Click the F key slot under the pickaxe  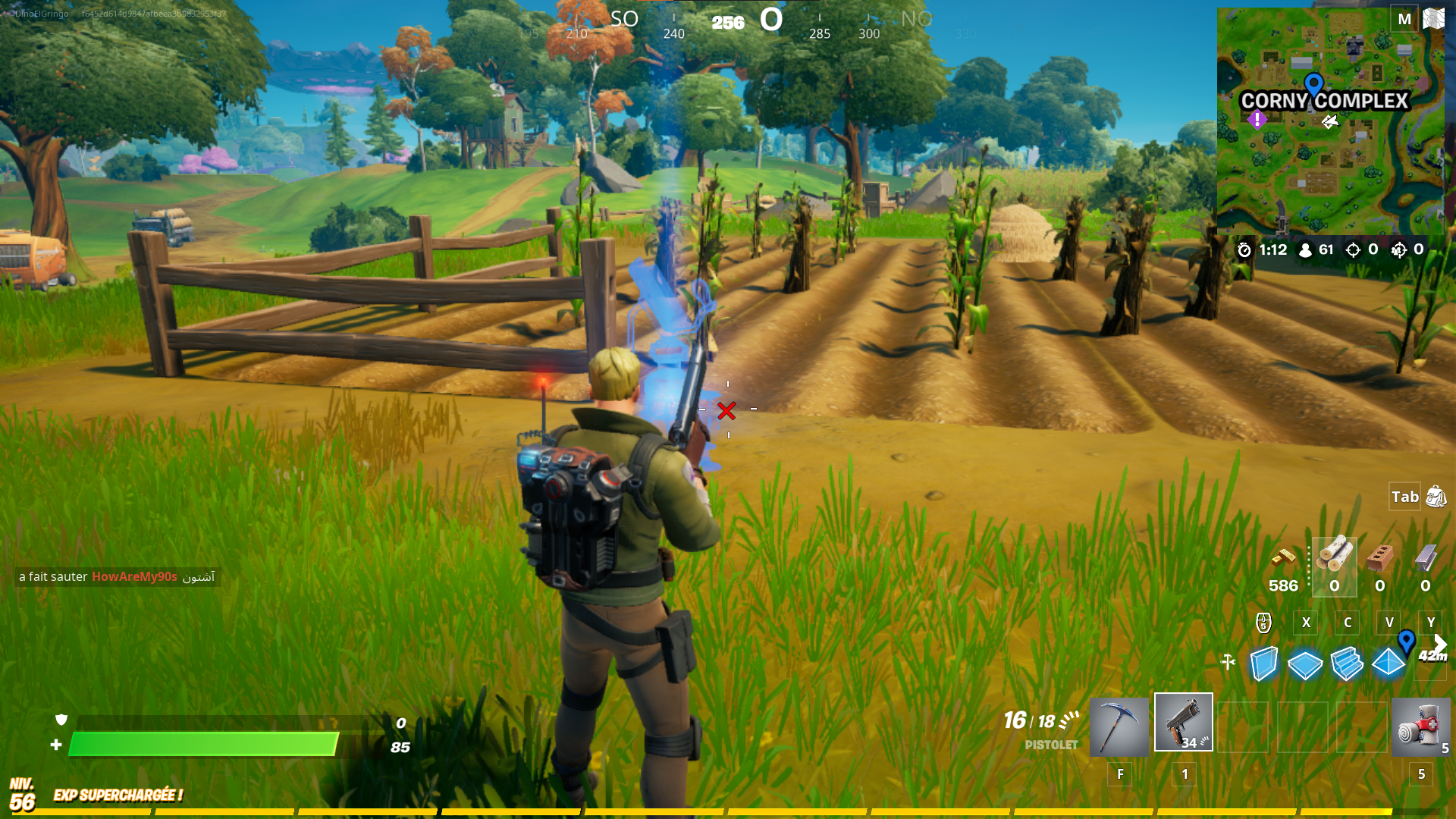(x=1119, y=774)
